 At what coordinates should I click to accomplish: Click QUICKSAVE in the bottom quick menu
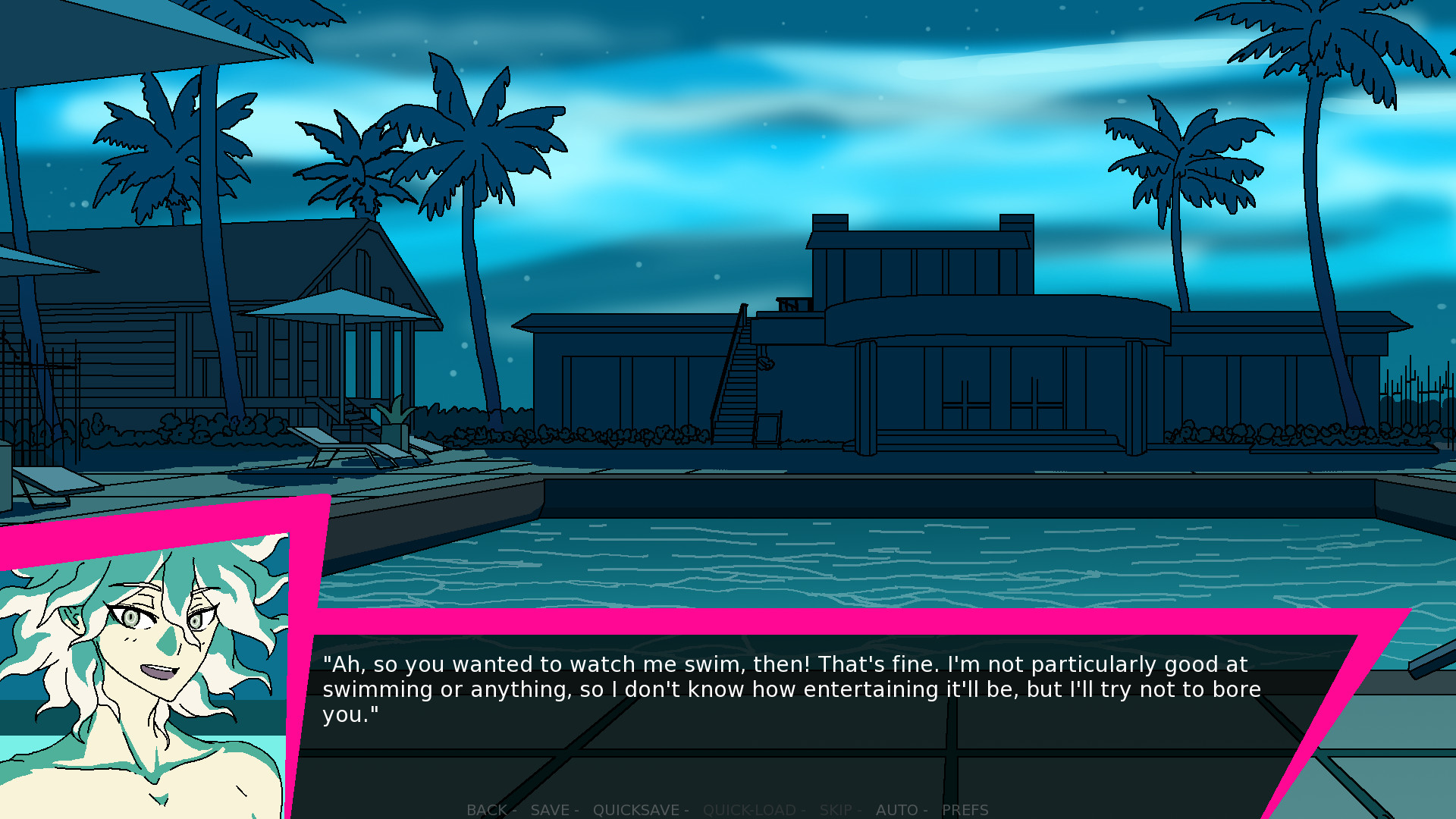click(637, 810)
